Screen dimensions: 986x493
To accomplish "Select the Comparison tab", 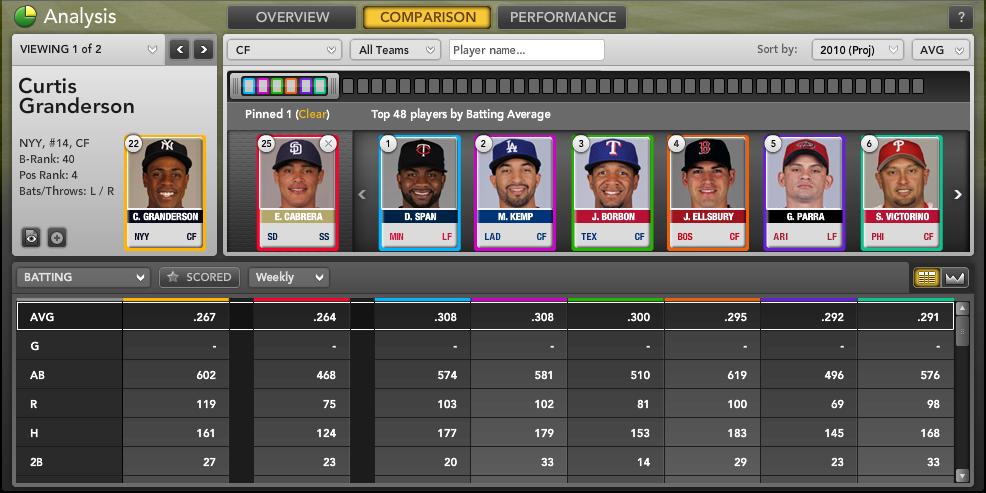I will (x=427, y=17).
